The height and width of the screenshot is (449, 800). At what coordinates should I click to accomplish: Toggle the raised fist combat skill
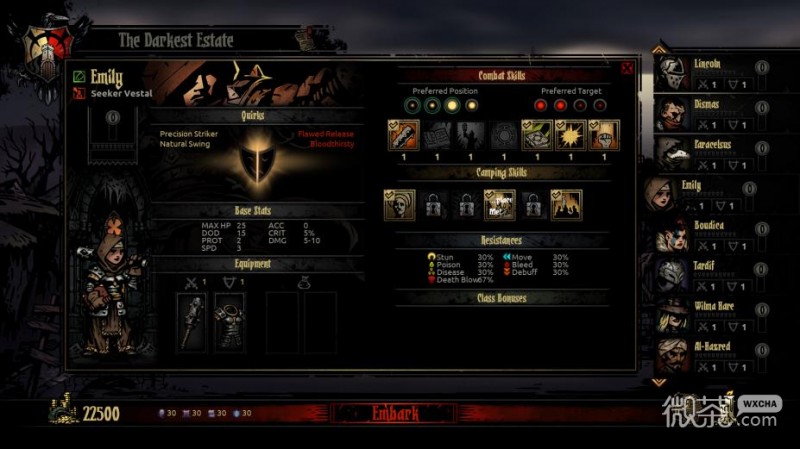604,135
